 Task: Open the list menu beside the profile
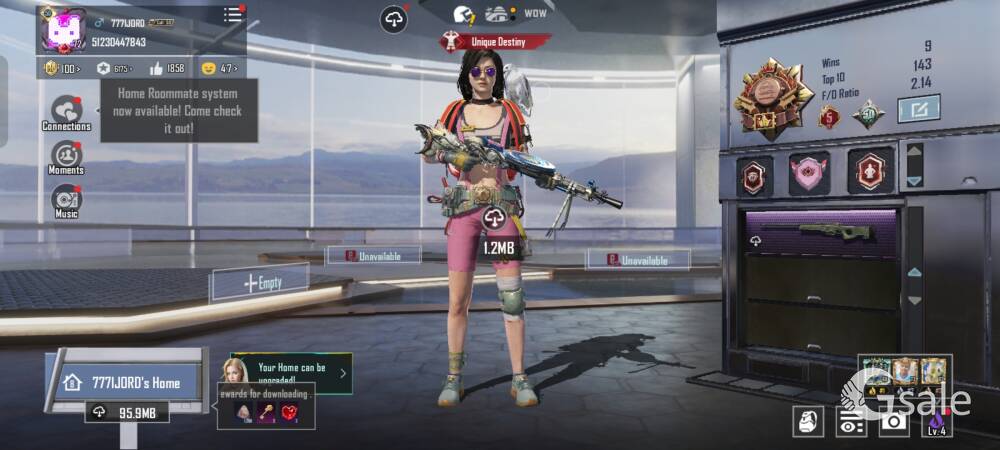pyautogui.click(x=232, y=14)
